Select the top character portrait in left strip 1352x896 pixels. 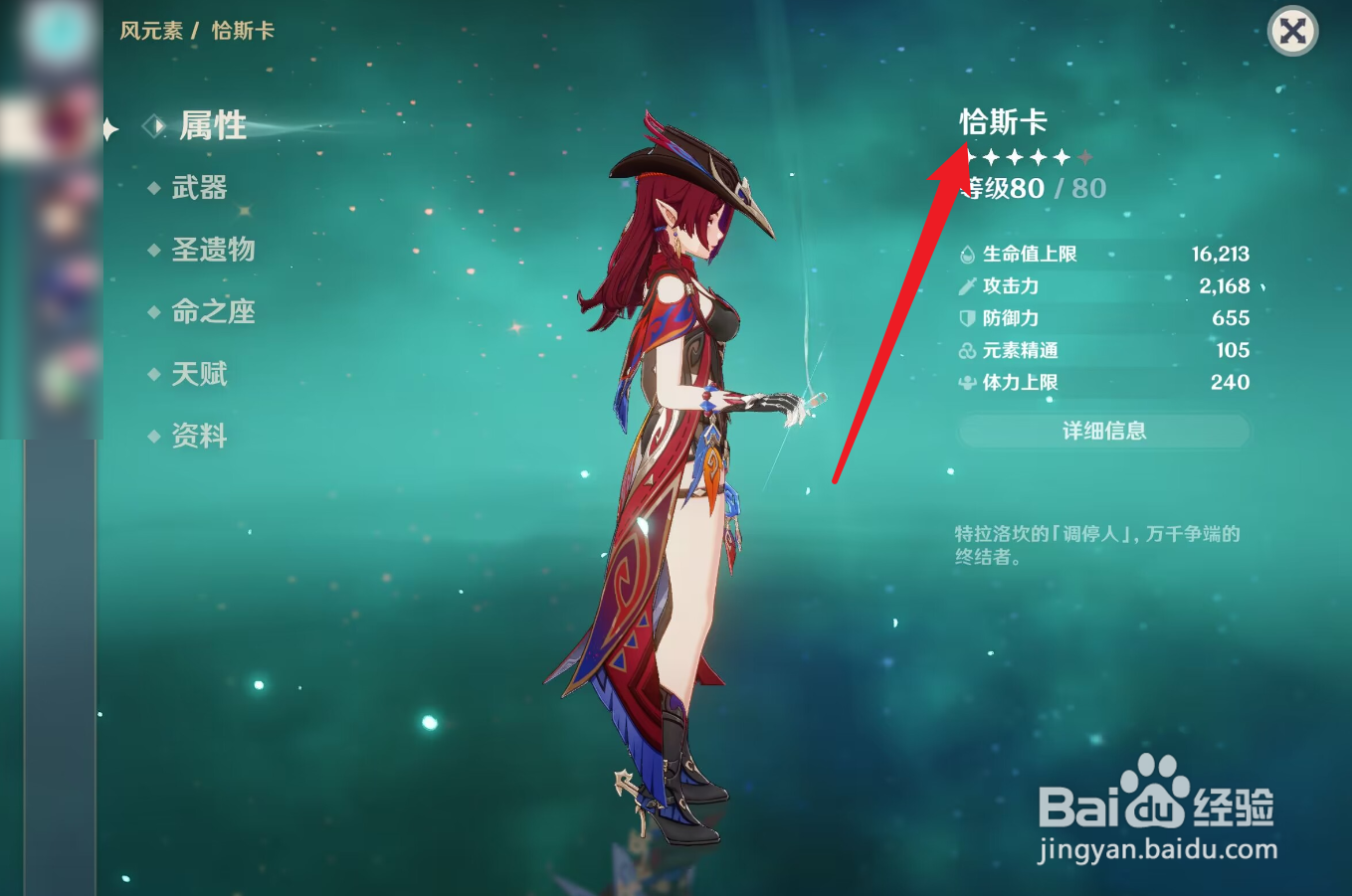[60, 31]
